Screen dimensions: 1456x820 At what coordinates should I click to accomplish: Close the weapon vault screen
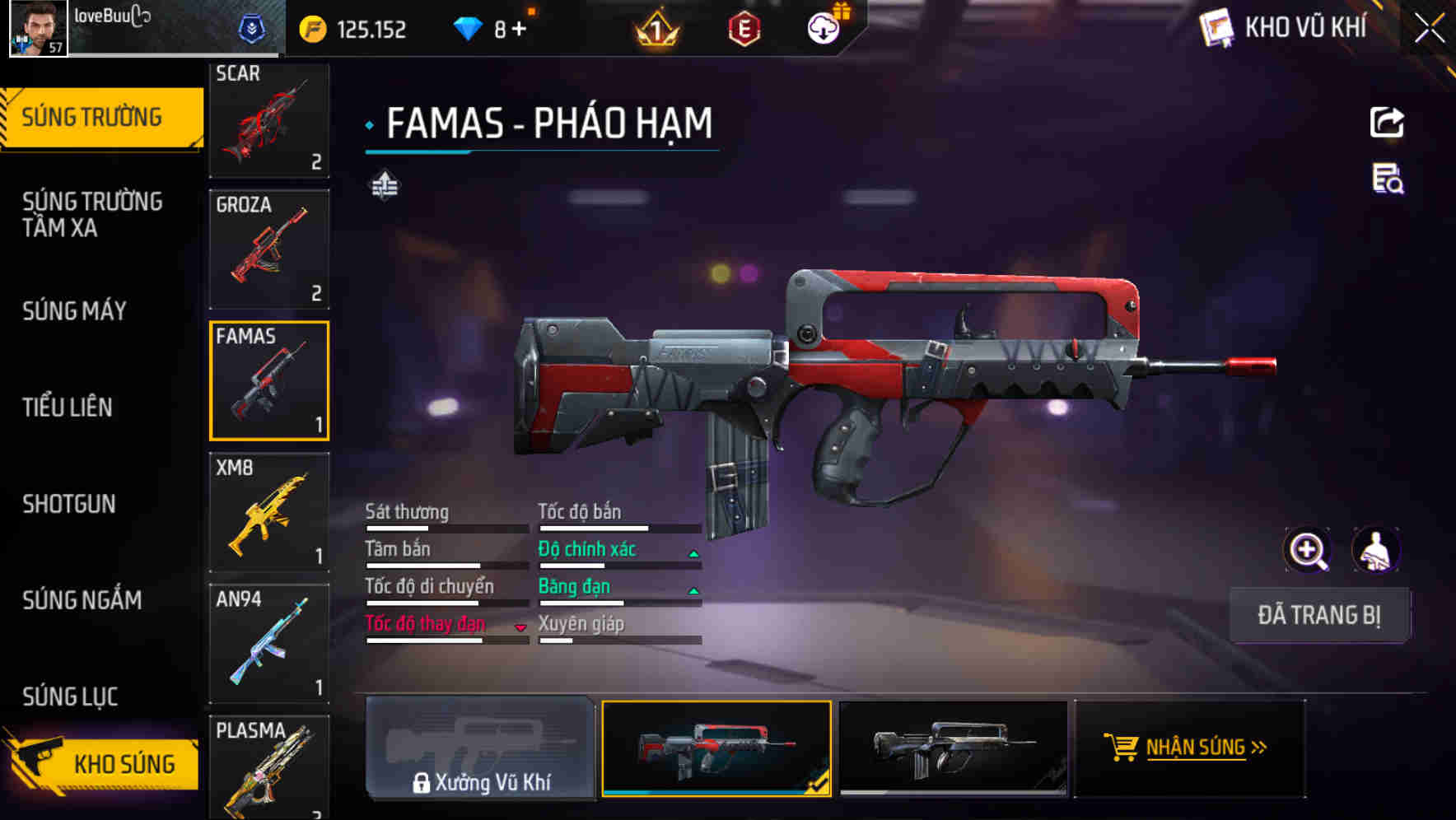tap(1430, 29)
